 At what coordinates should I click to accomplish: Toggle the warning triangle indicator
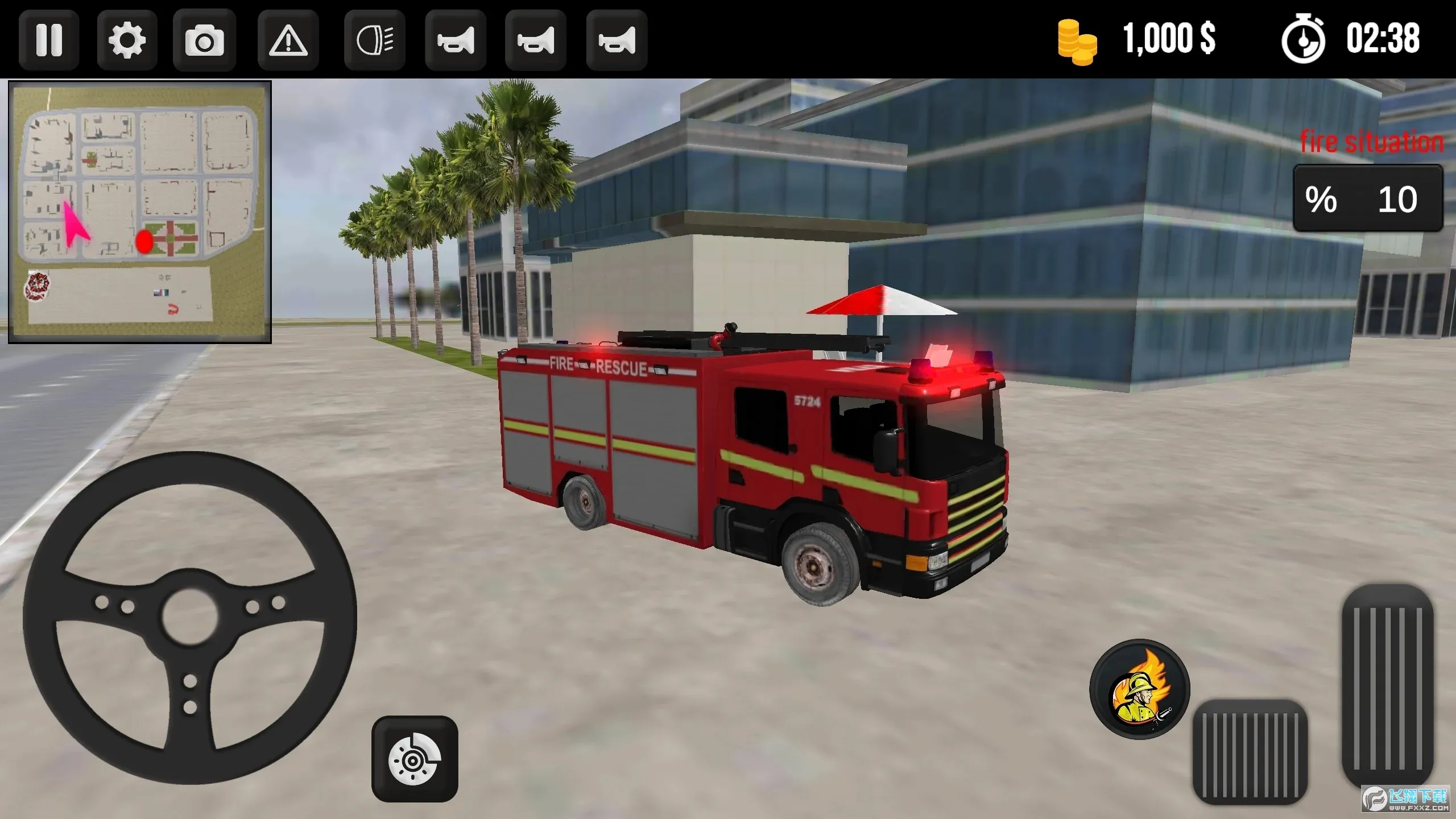click(x=287, y=40)
